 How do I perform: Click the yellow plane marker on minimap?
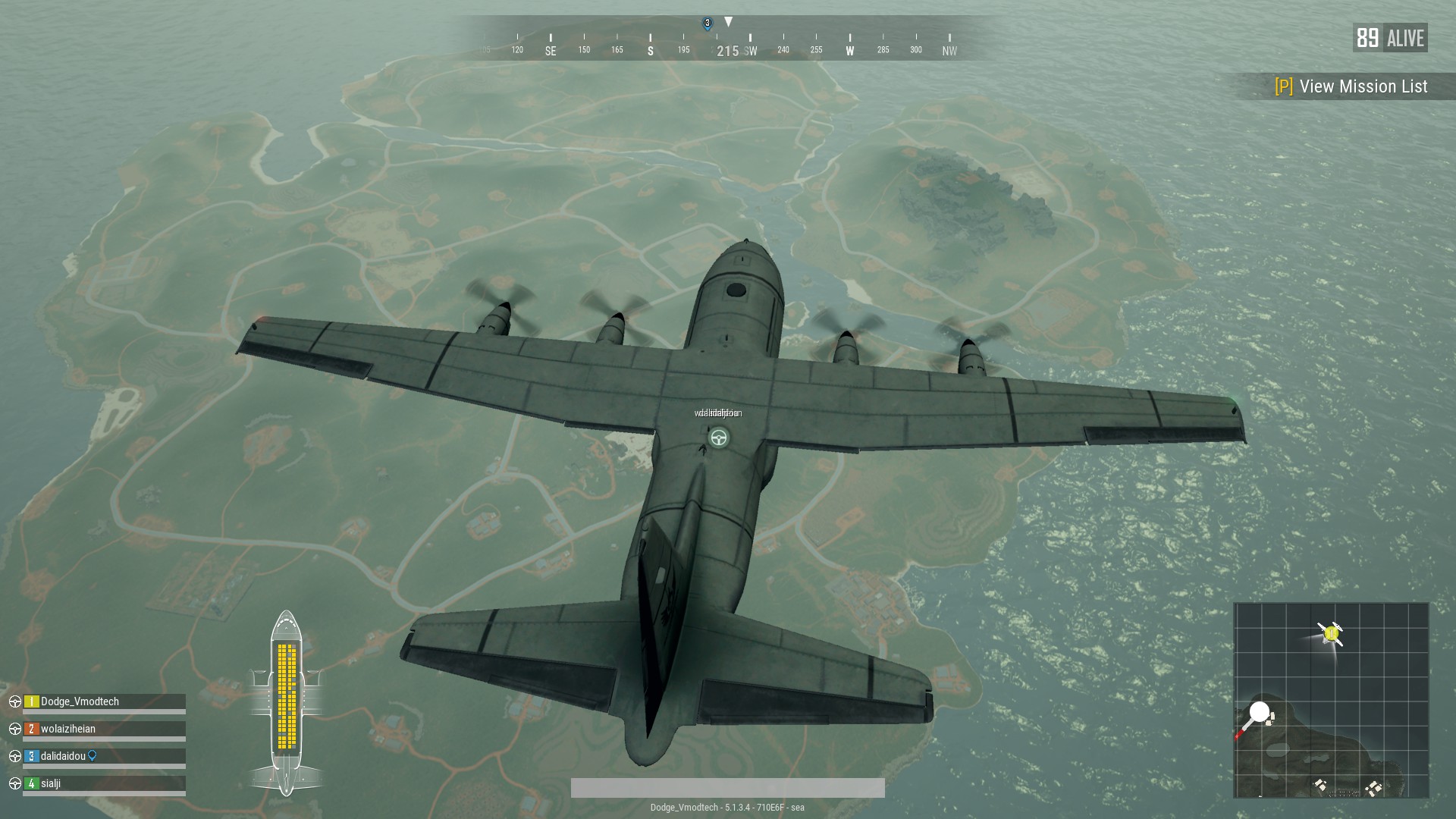pos(1331,633)
